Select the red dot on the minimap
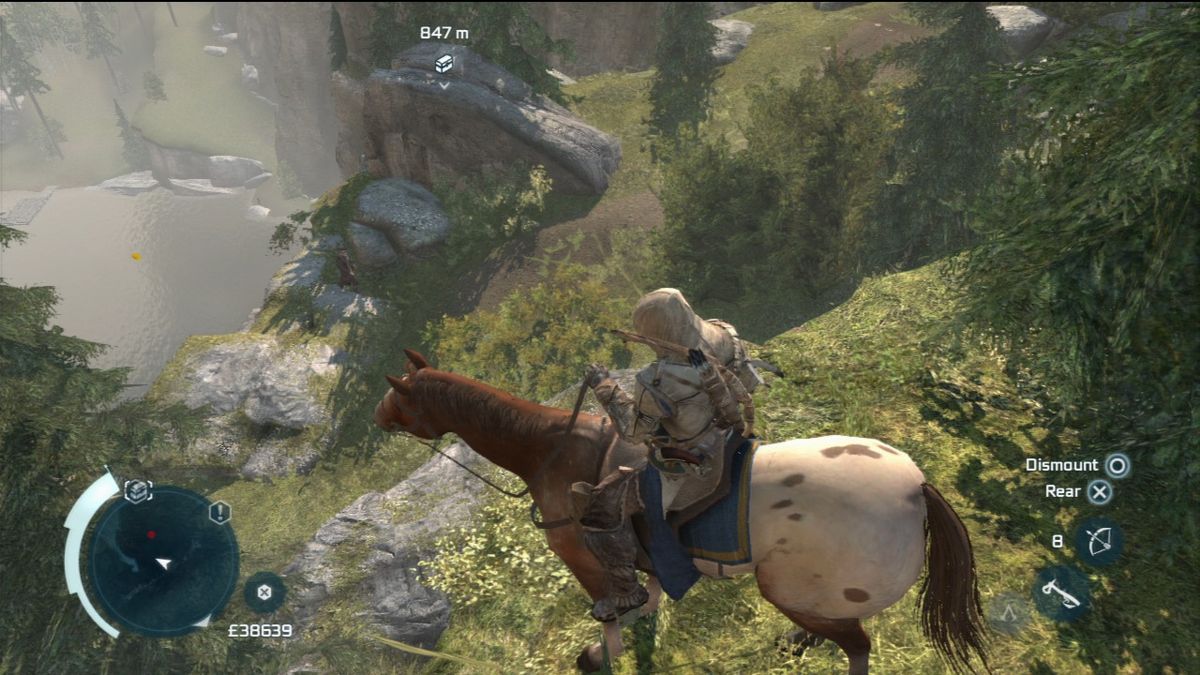1200x675 pixels. 151,535
